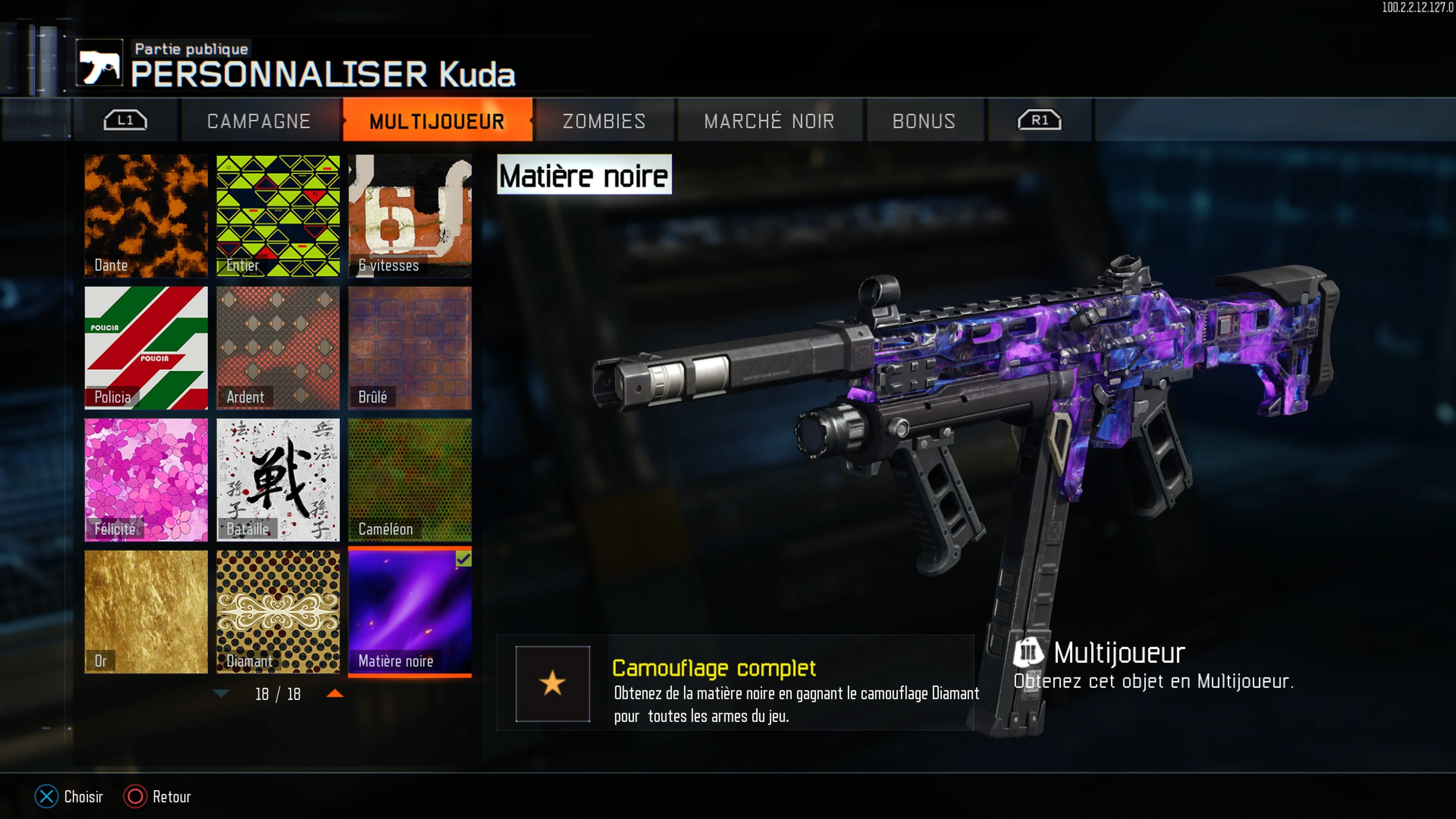This screenshot has height=819, width=1456.
Task: Click the downward pagination arrow below camo grid
Action: (221, 694)
